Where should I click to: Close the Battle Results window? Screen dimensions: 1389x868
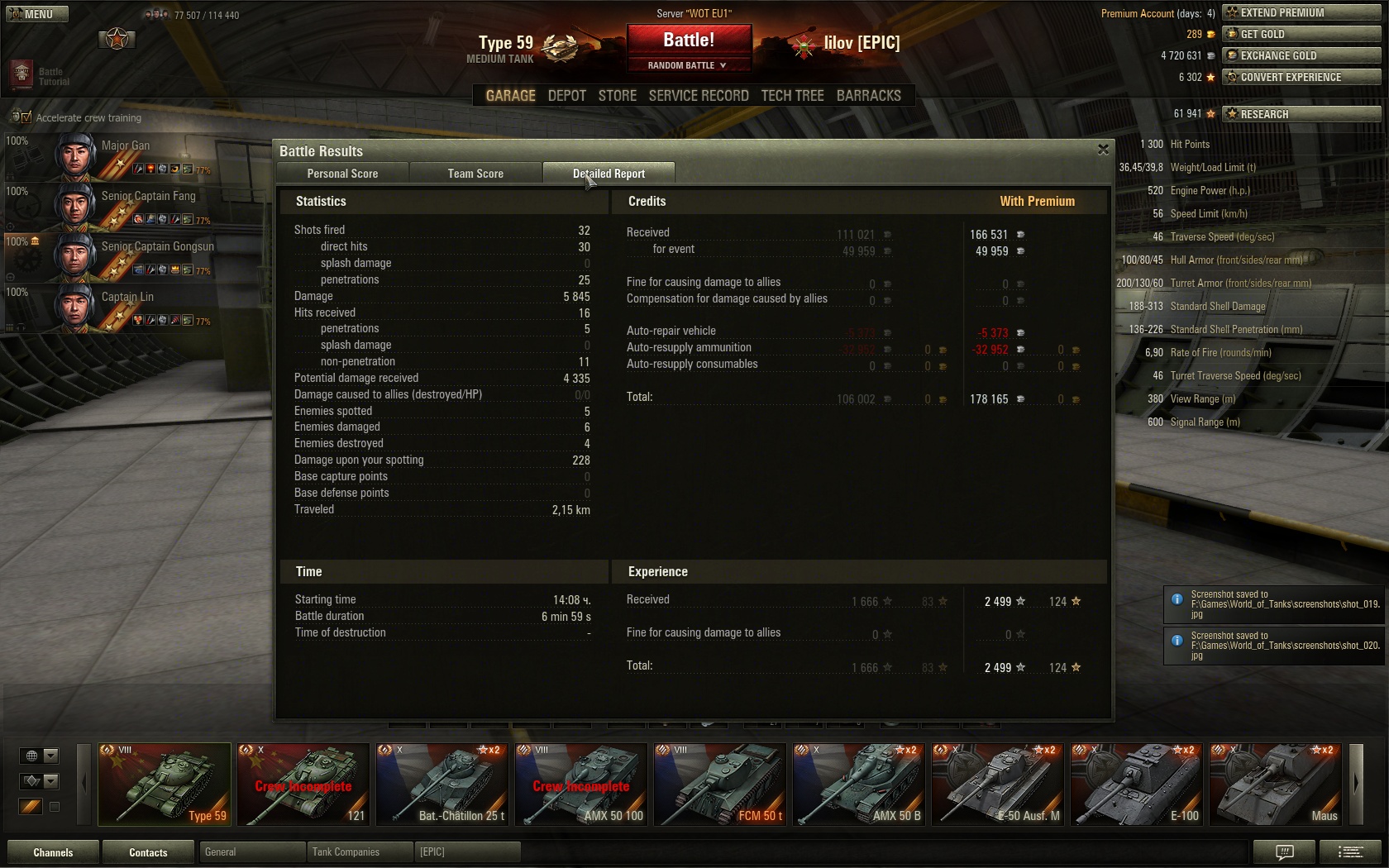coord(1103,150)
